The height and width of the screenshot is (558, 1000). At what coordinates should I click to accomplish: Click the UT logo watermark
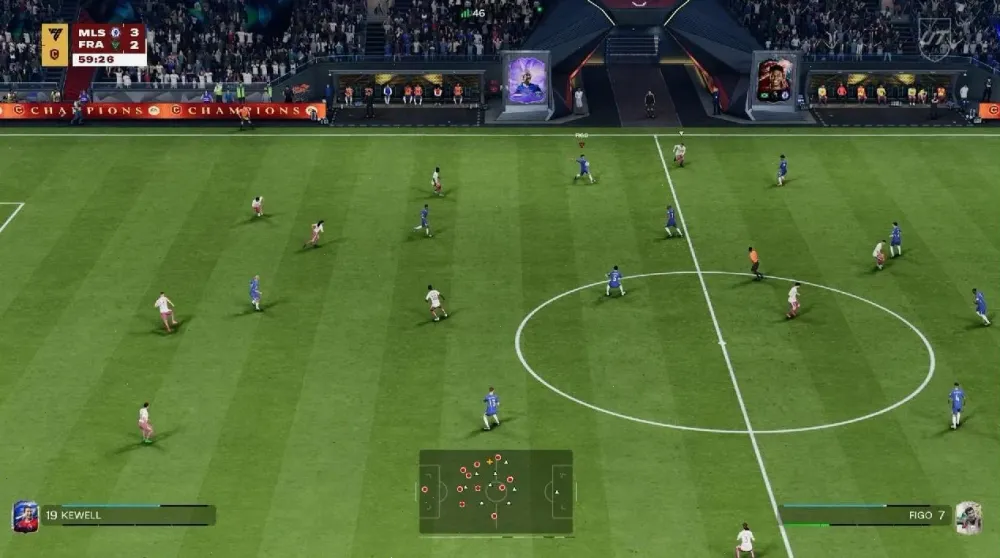pos(934,38)
